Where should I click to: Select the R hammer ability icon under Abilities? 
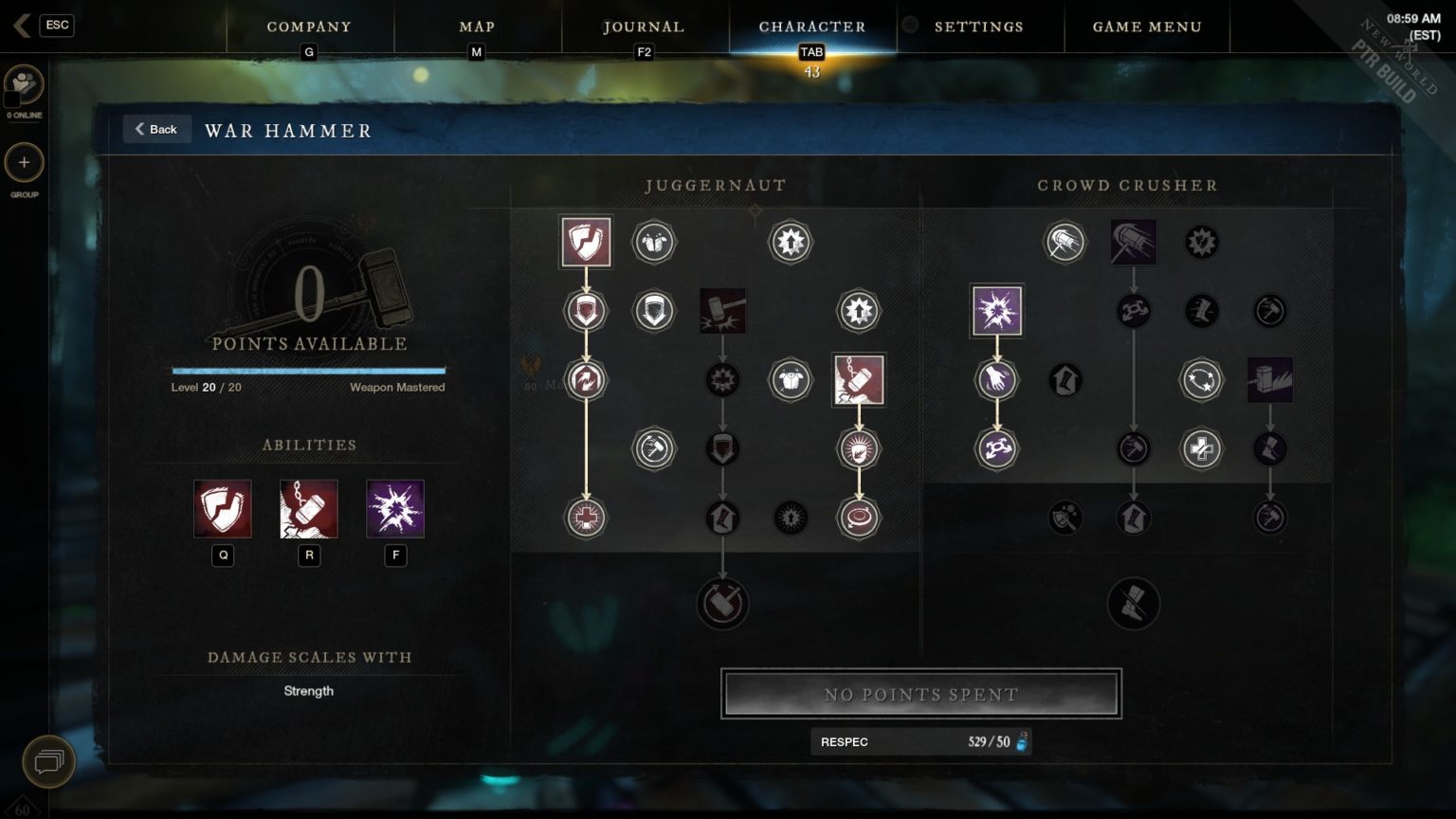[x=309, y=508]
